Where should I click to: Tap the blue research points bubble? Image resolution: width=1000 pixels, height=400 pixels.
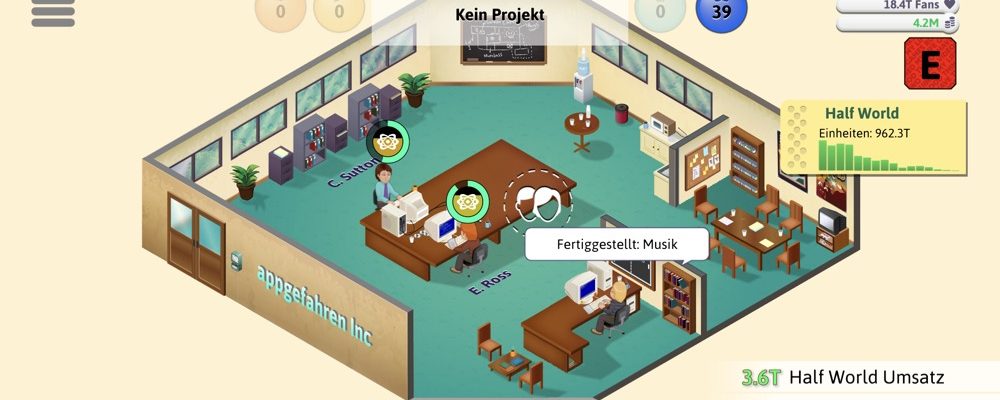pos(720,13)
